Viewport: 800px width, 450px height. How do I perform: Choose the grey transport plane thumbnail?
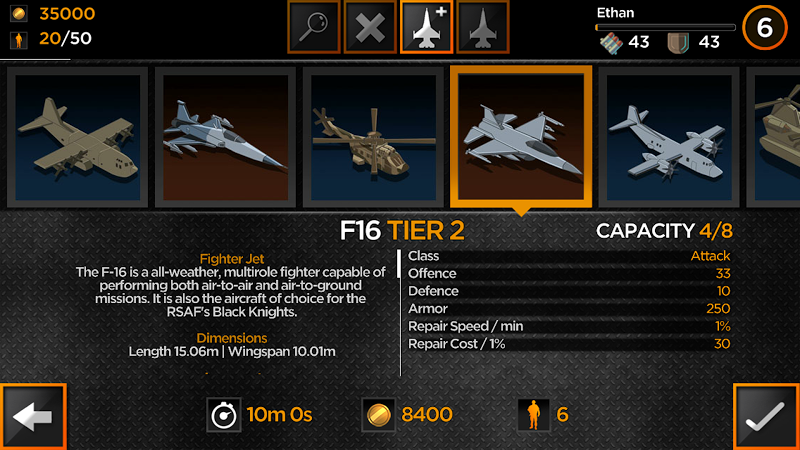click(667, 136)
